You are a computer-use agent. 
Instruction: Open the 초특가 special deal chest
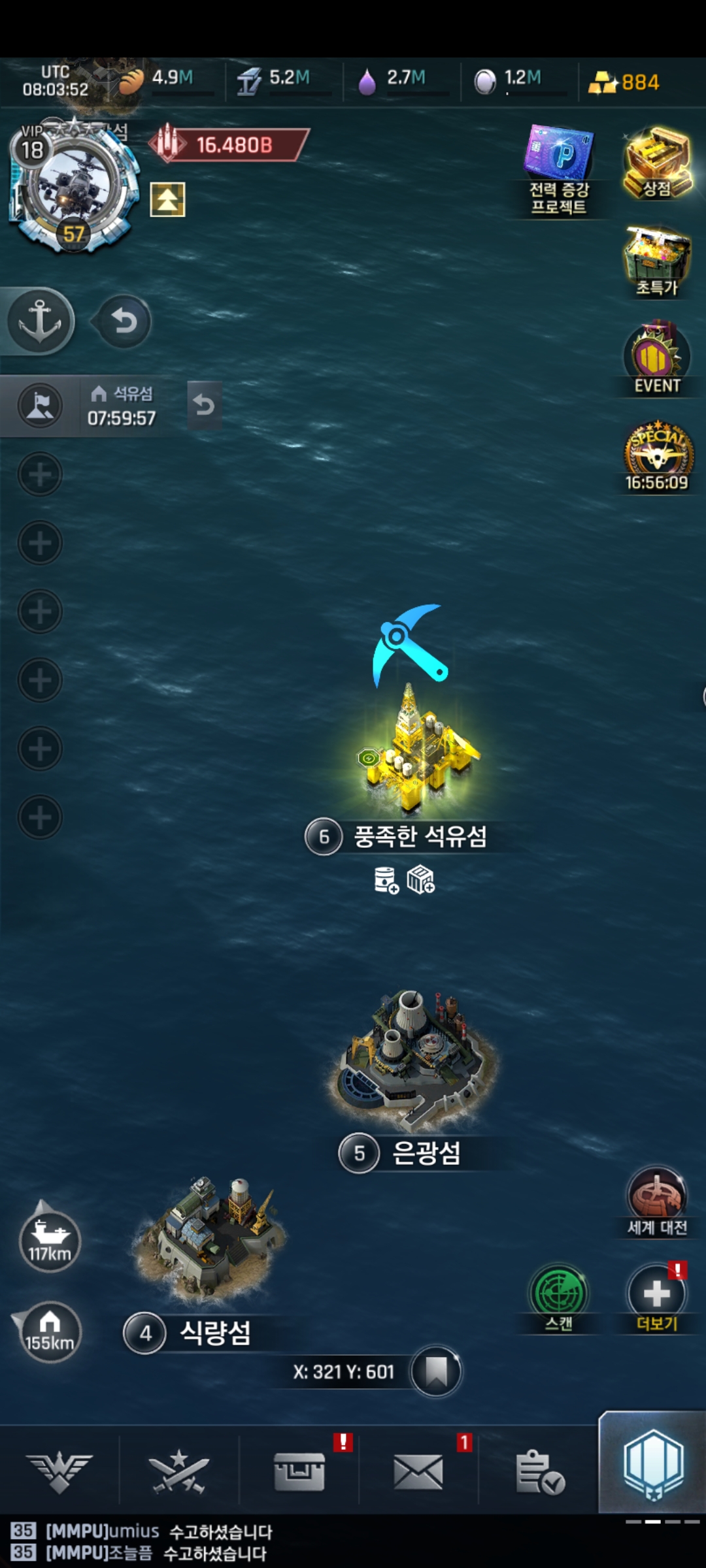point(657,261)
